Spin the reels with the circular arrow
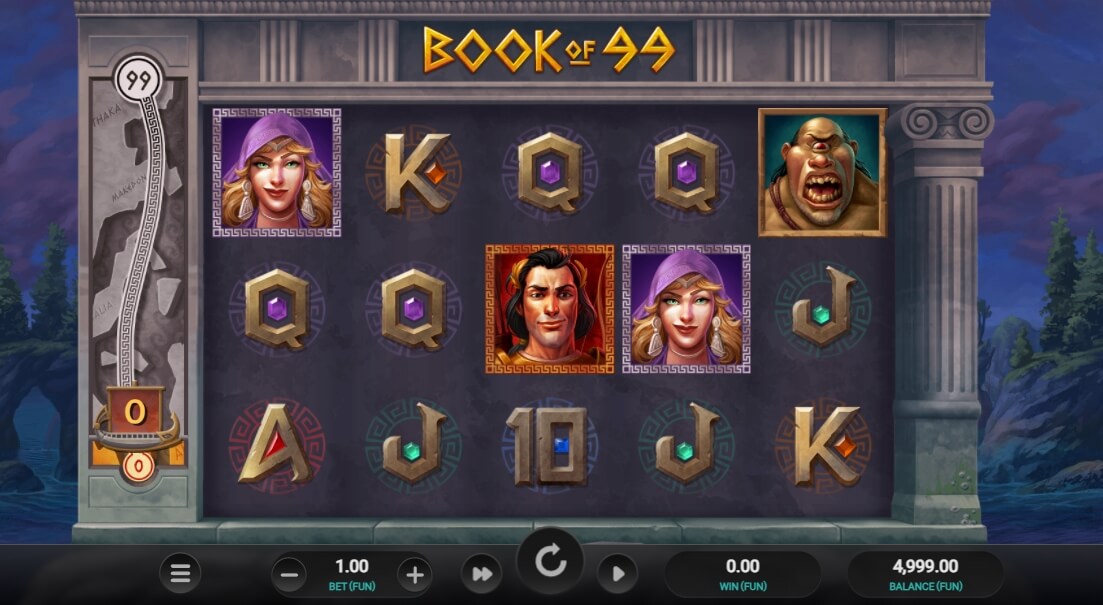The height and width of the screenshot is (605, 1103). pyautogui.click(x=551, y=563)
